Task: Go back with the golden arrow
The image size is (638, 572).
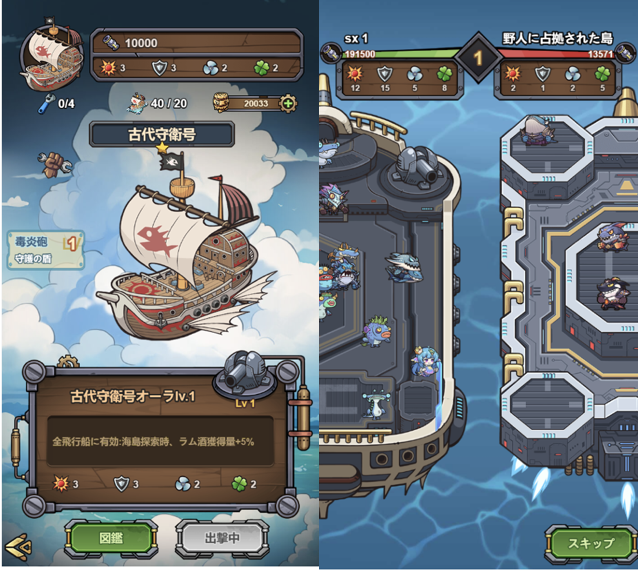Action: click(17, 547)
